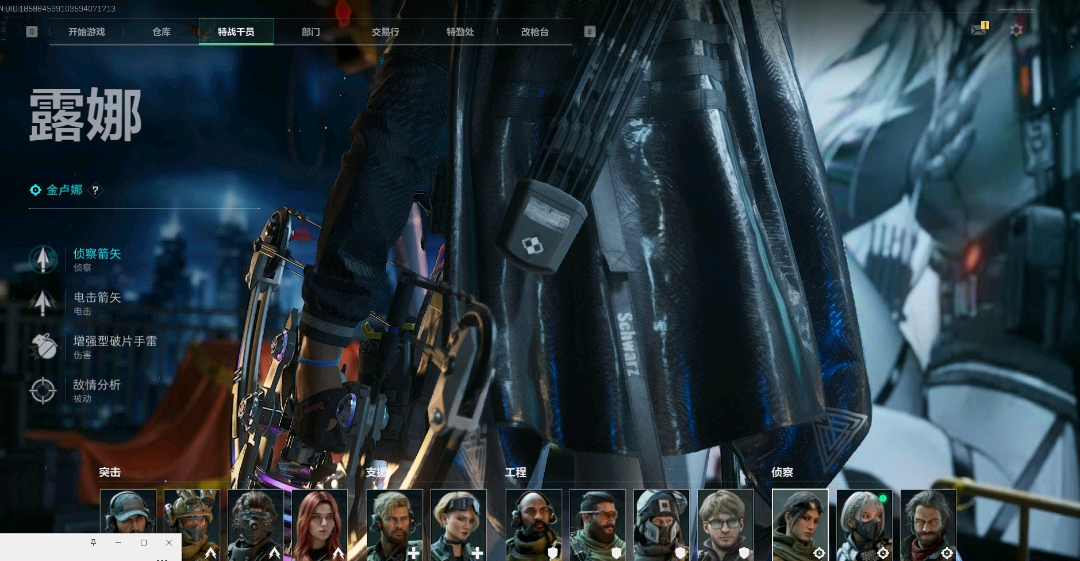This screenshot has height=561, width=1080.
Task: Open the 交易行 trading house tab
Action: (x=385, y=32)
